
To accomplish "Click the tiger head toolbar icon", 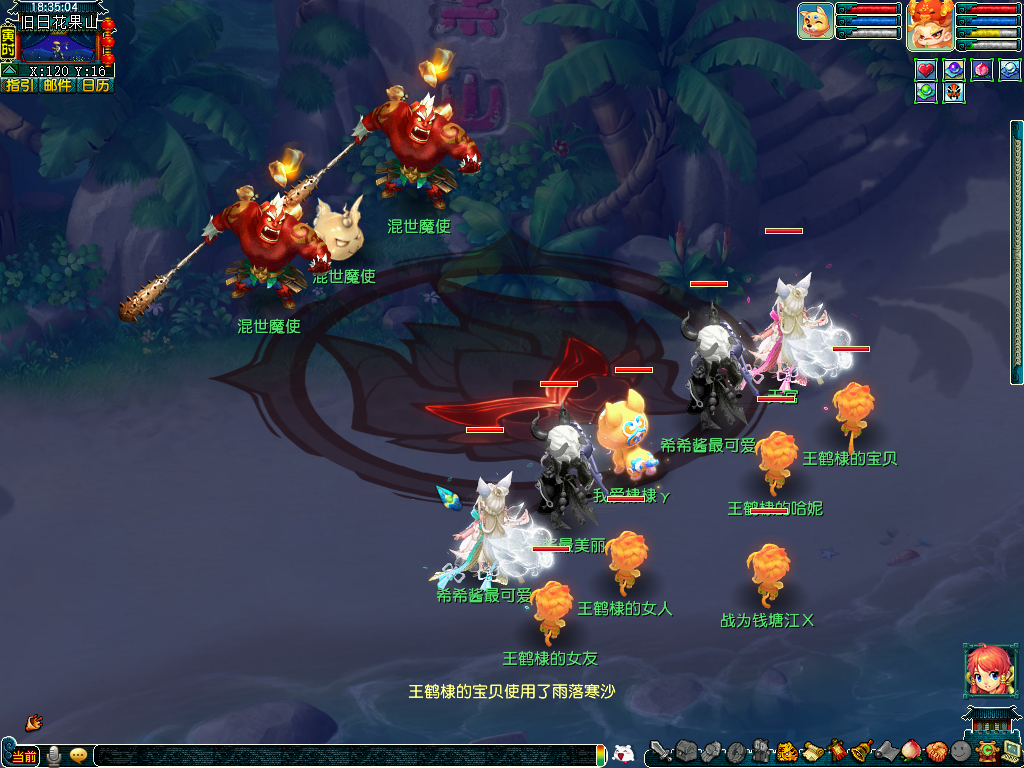I will point(787,751).
